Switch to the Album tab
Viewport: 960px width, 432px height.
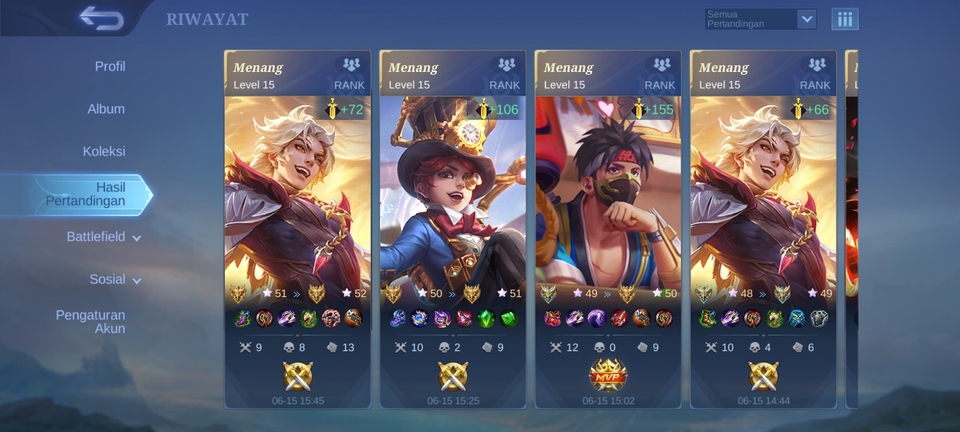point(106,109)
